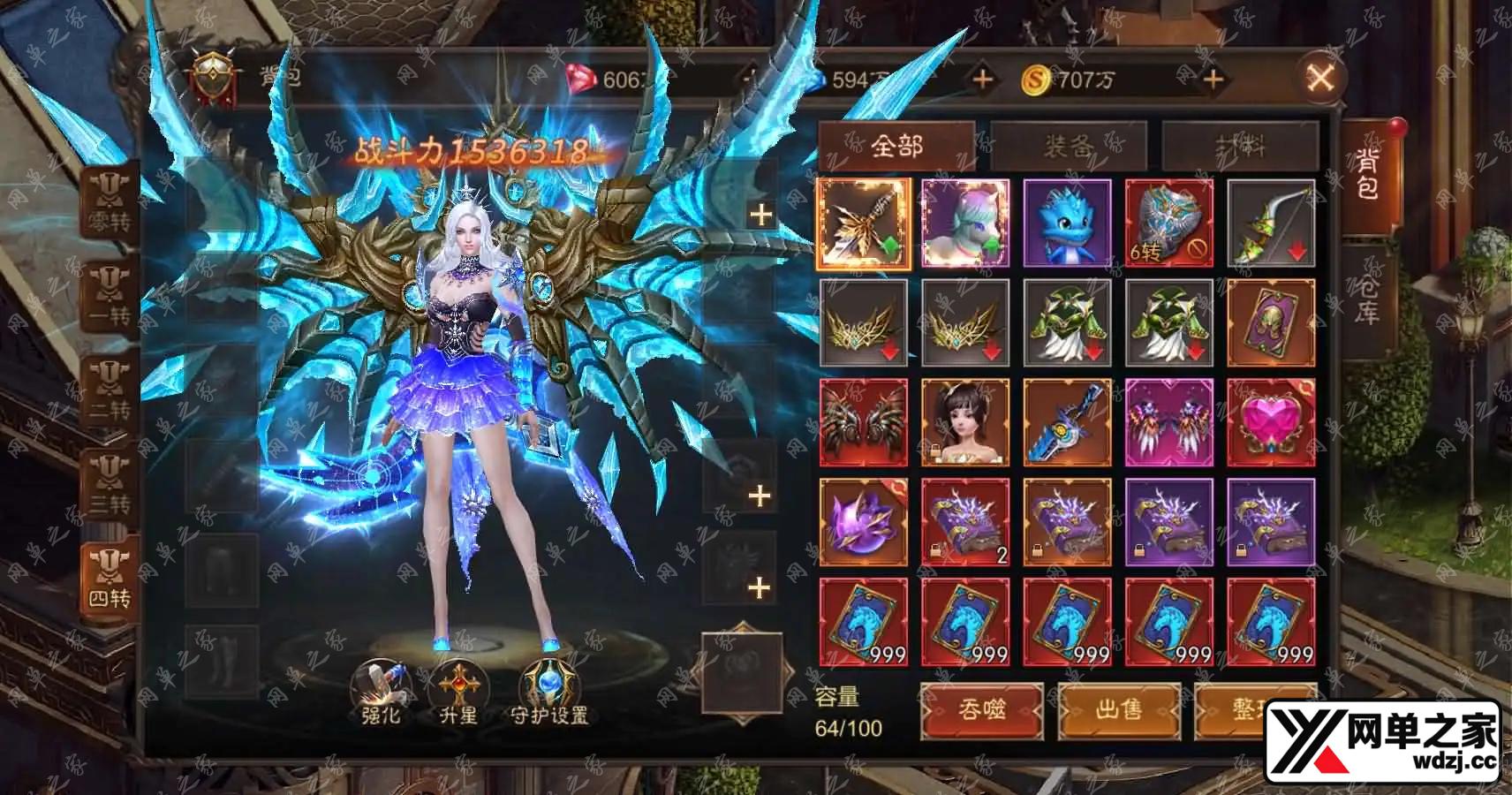Switch to the 装备 (Equipment) tab
The height and width of the screenshot is (795, 1512).
pyautogui.click(x=1068, y=146)
